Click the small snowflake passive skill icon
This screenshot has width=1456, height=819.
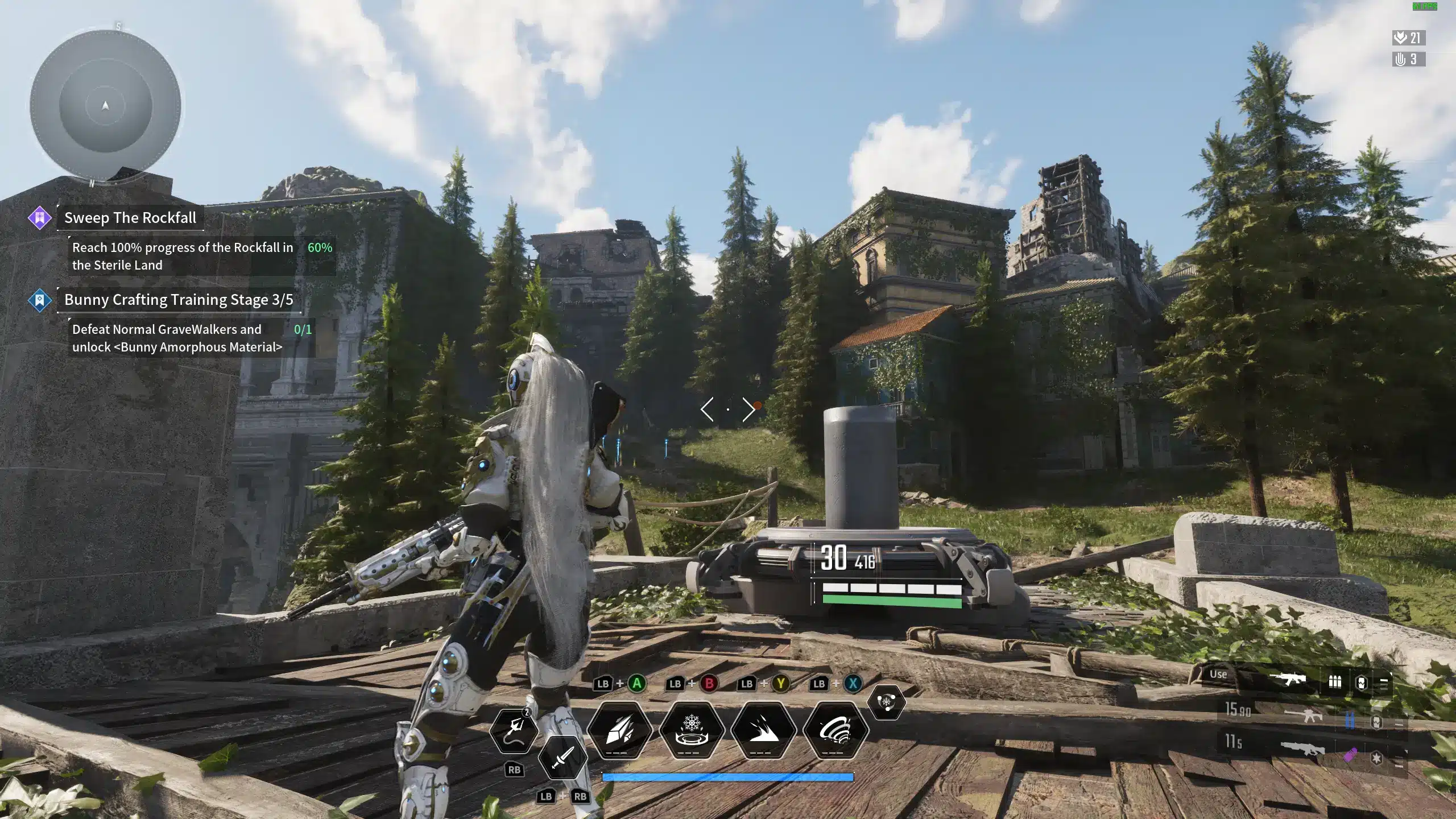pyautogui.click(x=886, y=702)
